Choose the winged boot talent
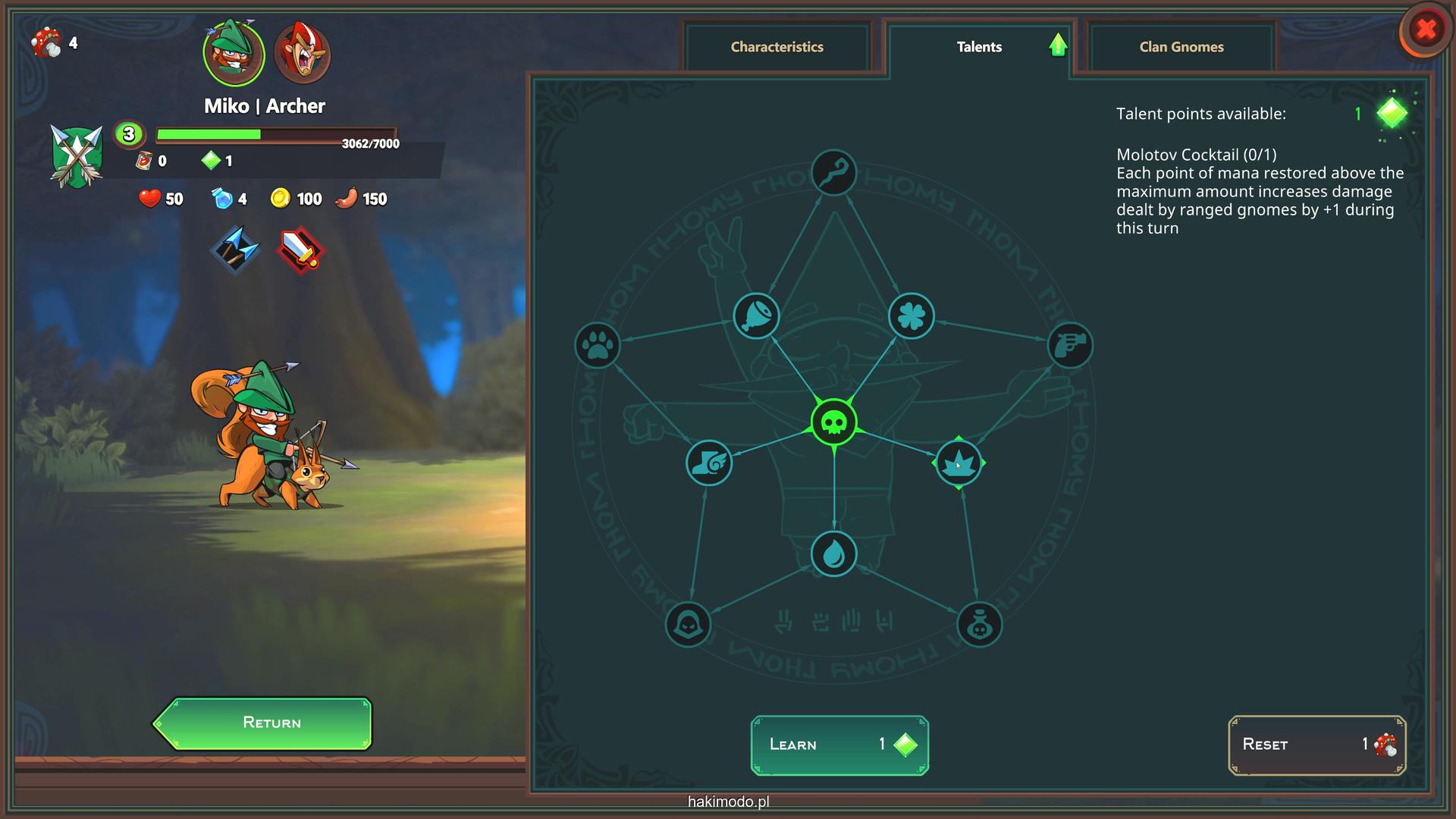1456x819 pixels. pos(708,463)
